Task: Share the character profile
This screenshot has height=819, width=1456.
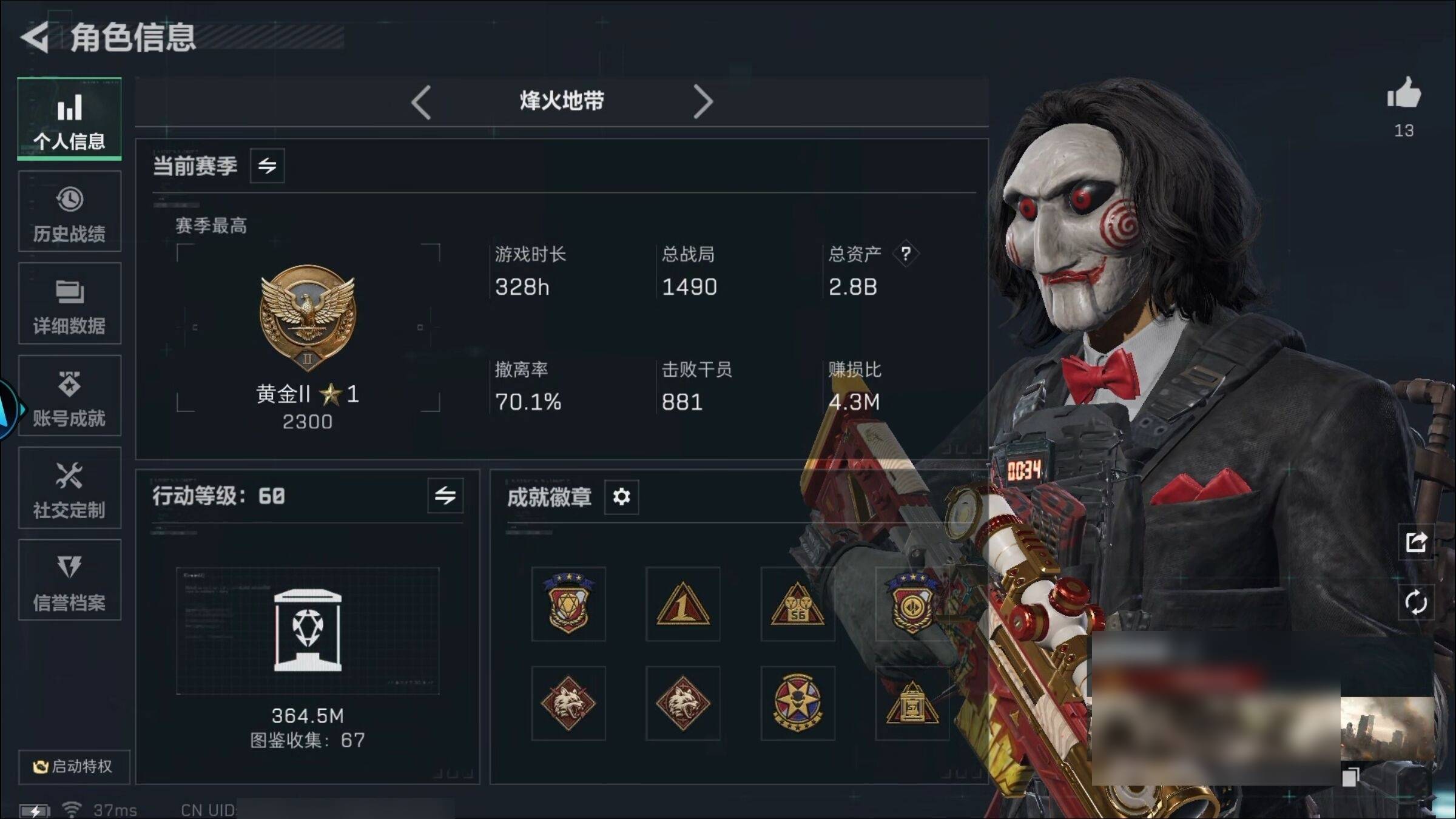Action: tap(1416, 542)
